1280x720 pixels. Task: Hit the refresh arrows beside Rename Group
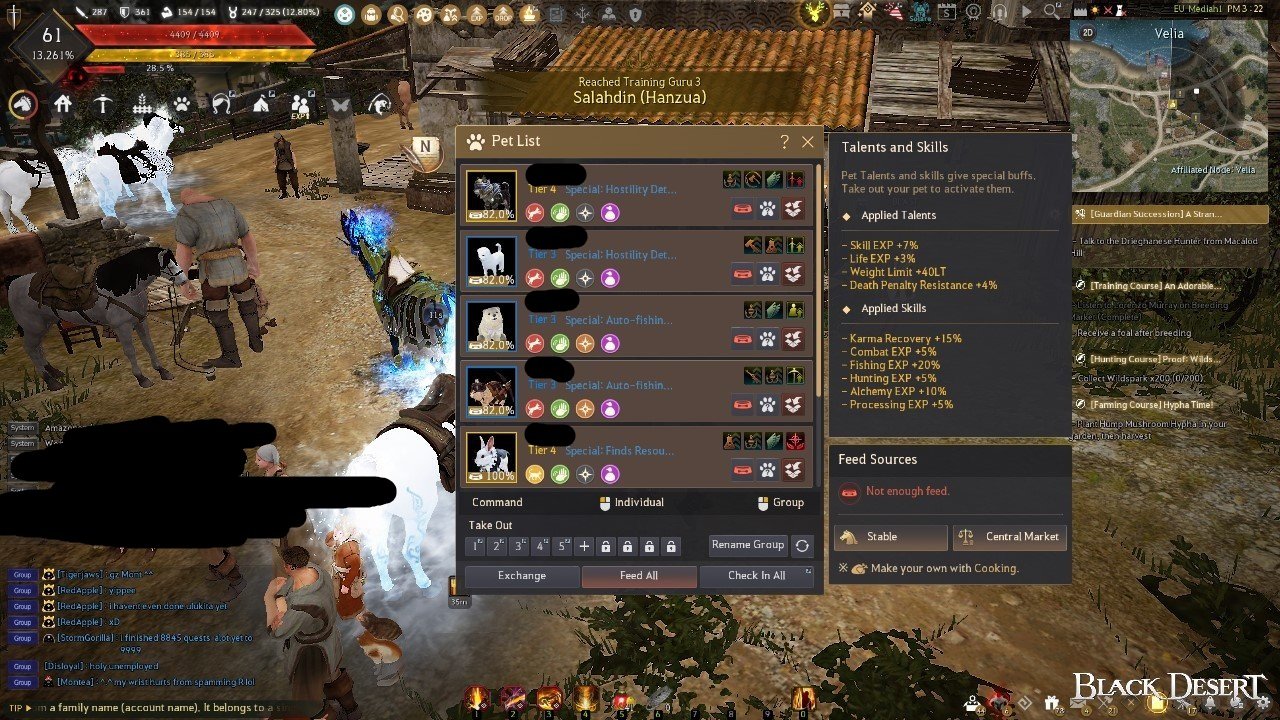[x=802, y=546]
